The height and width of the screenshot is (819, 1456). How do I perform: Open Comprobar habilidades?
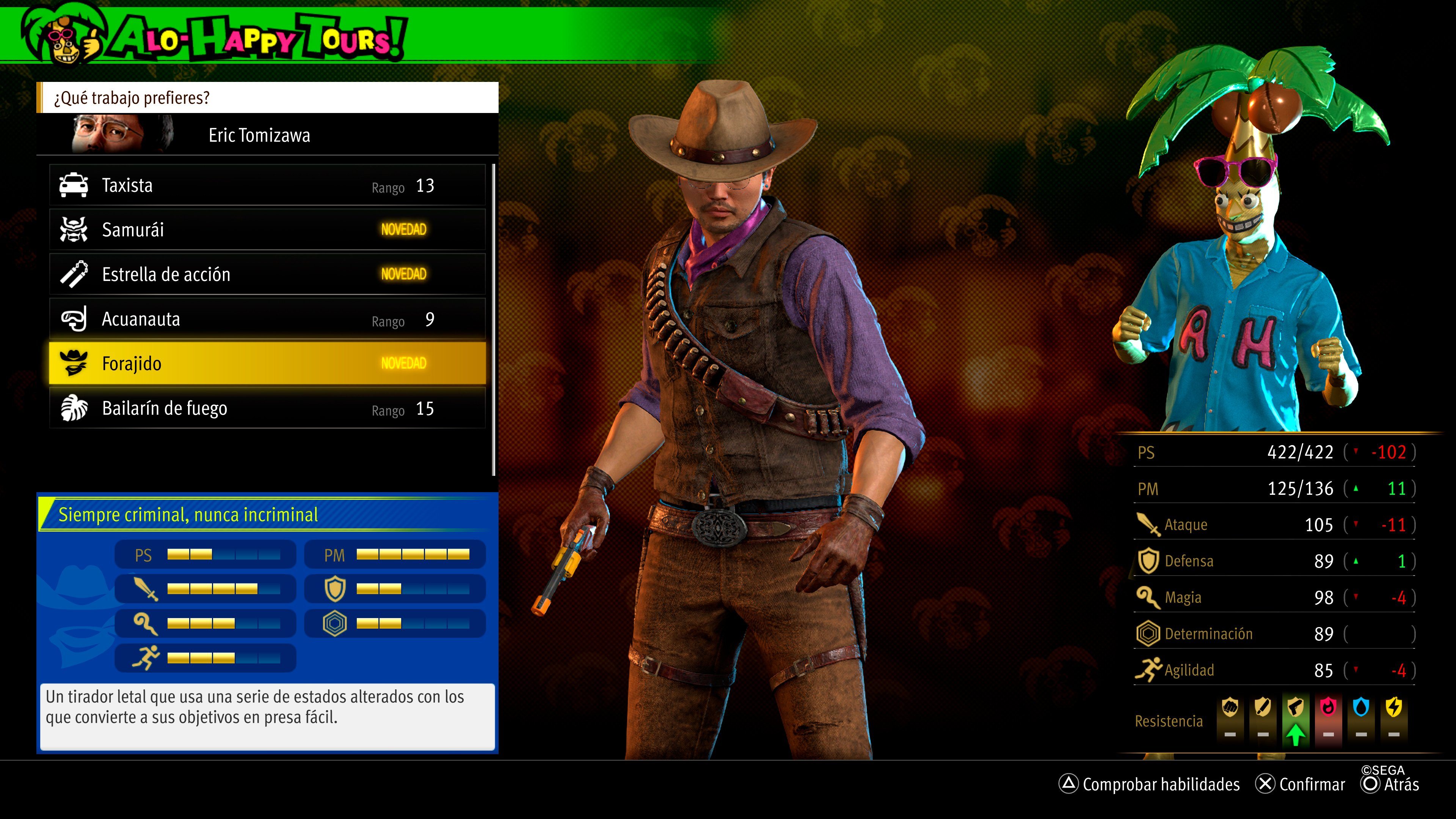1150,784
